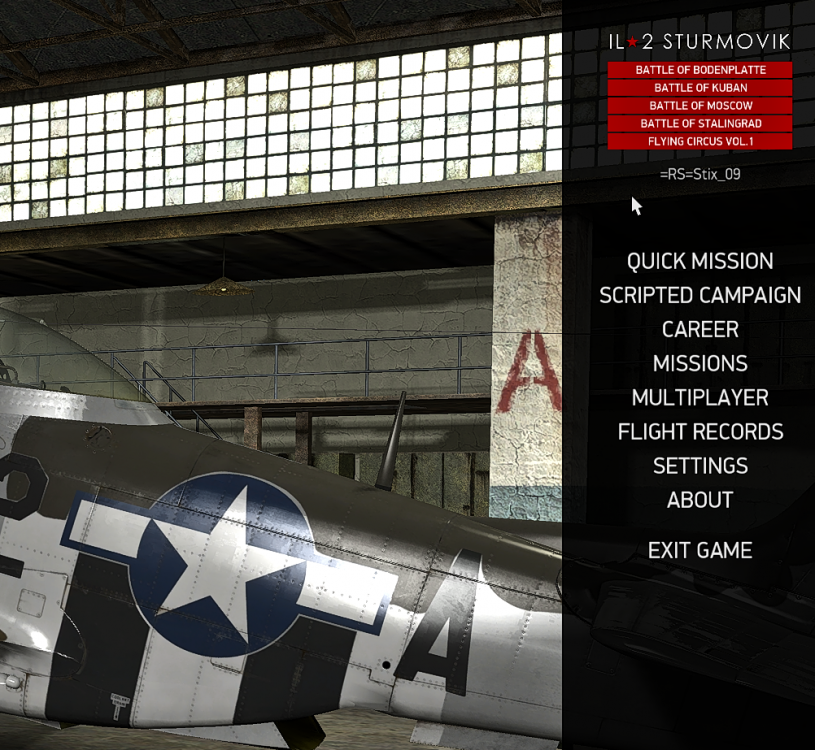Viewport: 815px width, 750px height.
Task: Show the About page
Action: [700, 500]
